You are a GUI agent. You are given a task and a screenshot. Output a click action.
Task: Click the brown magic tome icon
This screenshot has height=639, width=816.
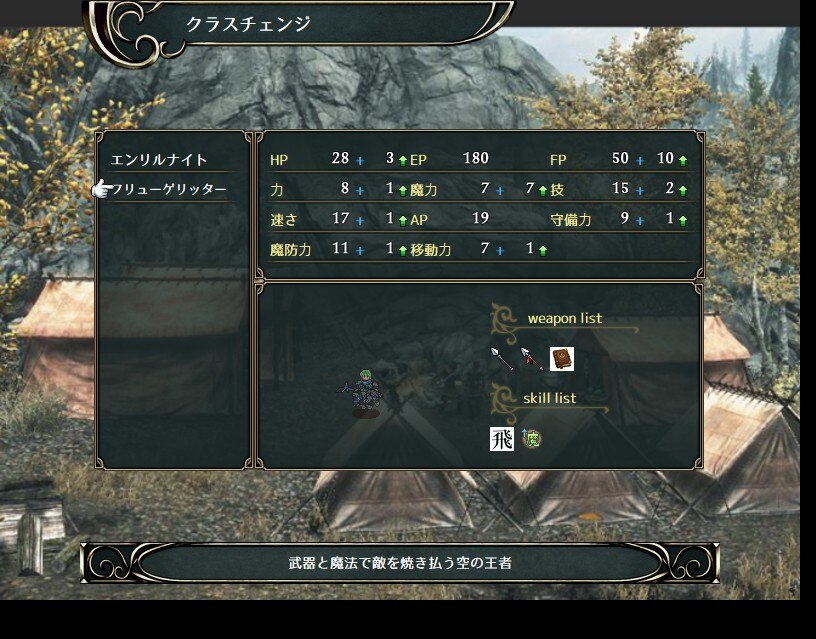pos(561,358)
